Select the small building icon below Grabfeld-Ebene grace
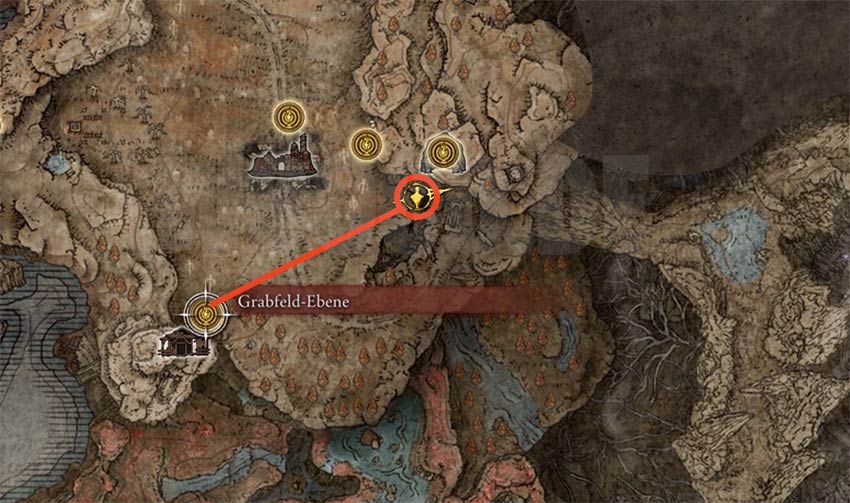The image size is (850, 503). coord(185,345)
